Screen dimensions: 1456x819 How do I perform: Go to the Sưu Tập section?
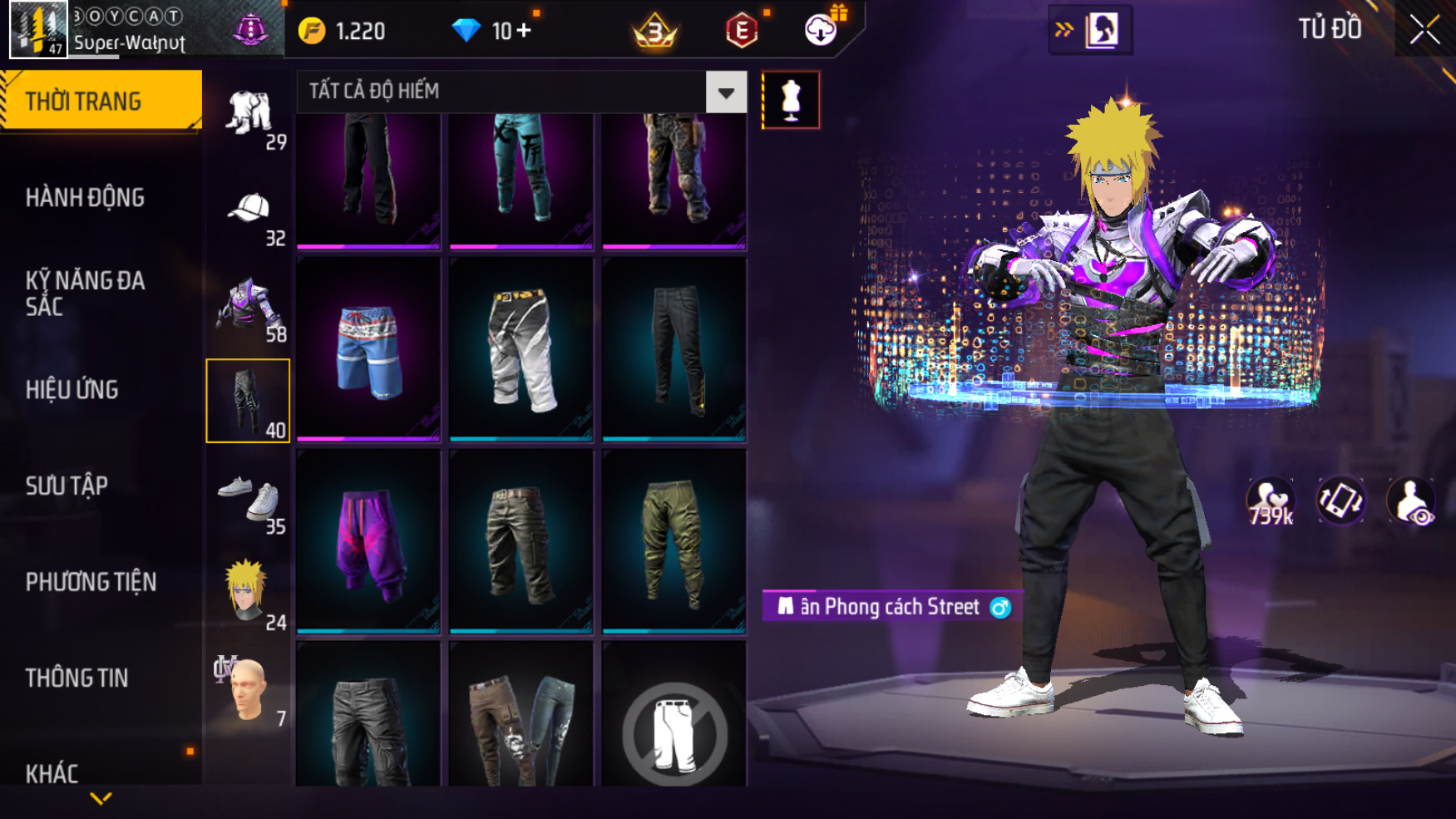coord(67,486)
